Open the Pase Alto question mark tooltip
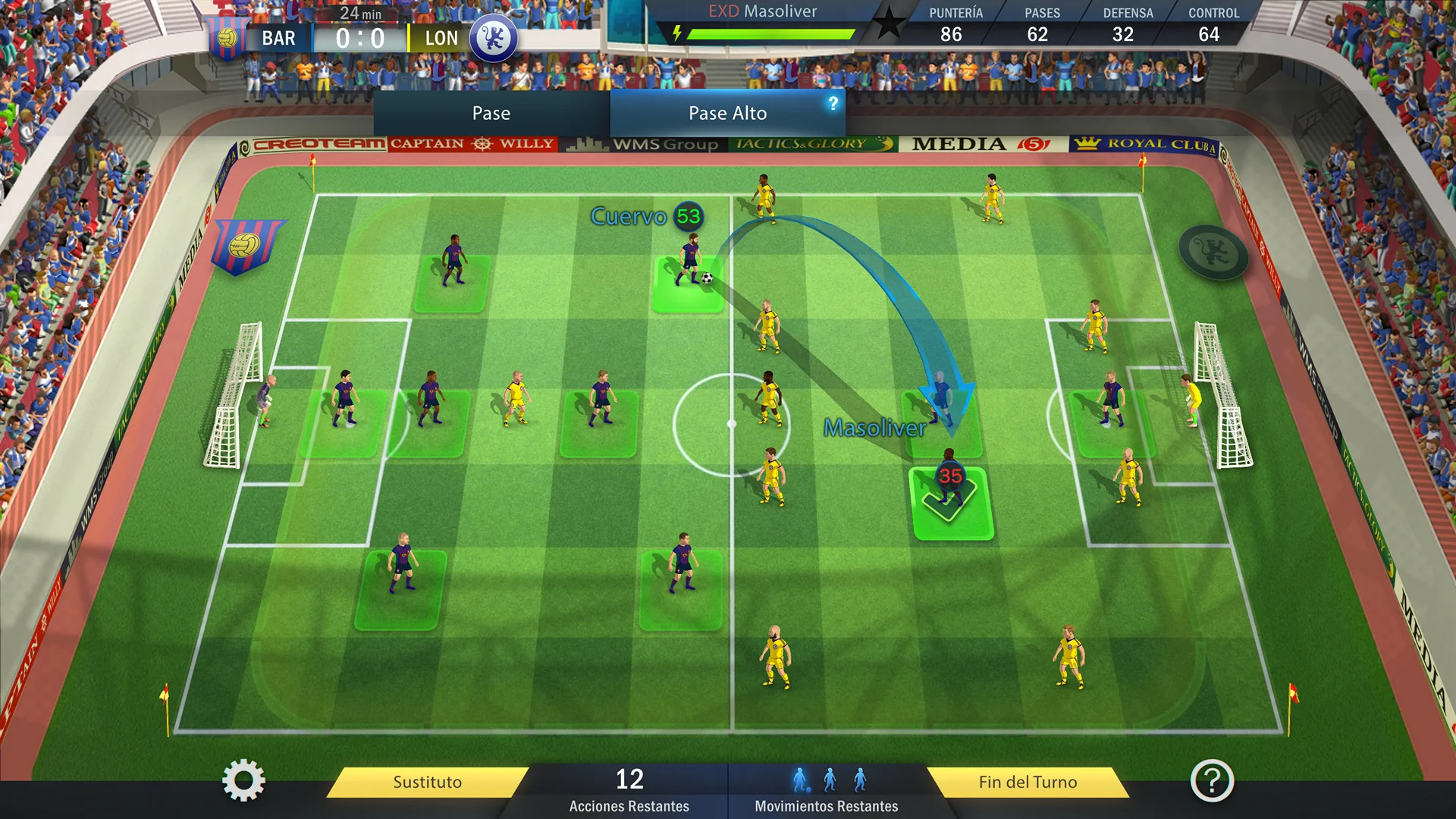The height and width of the screenshot is (819, 1456). (x=833, y=103)
